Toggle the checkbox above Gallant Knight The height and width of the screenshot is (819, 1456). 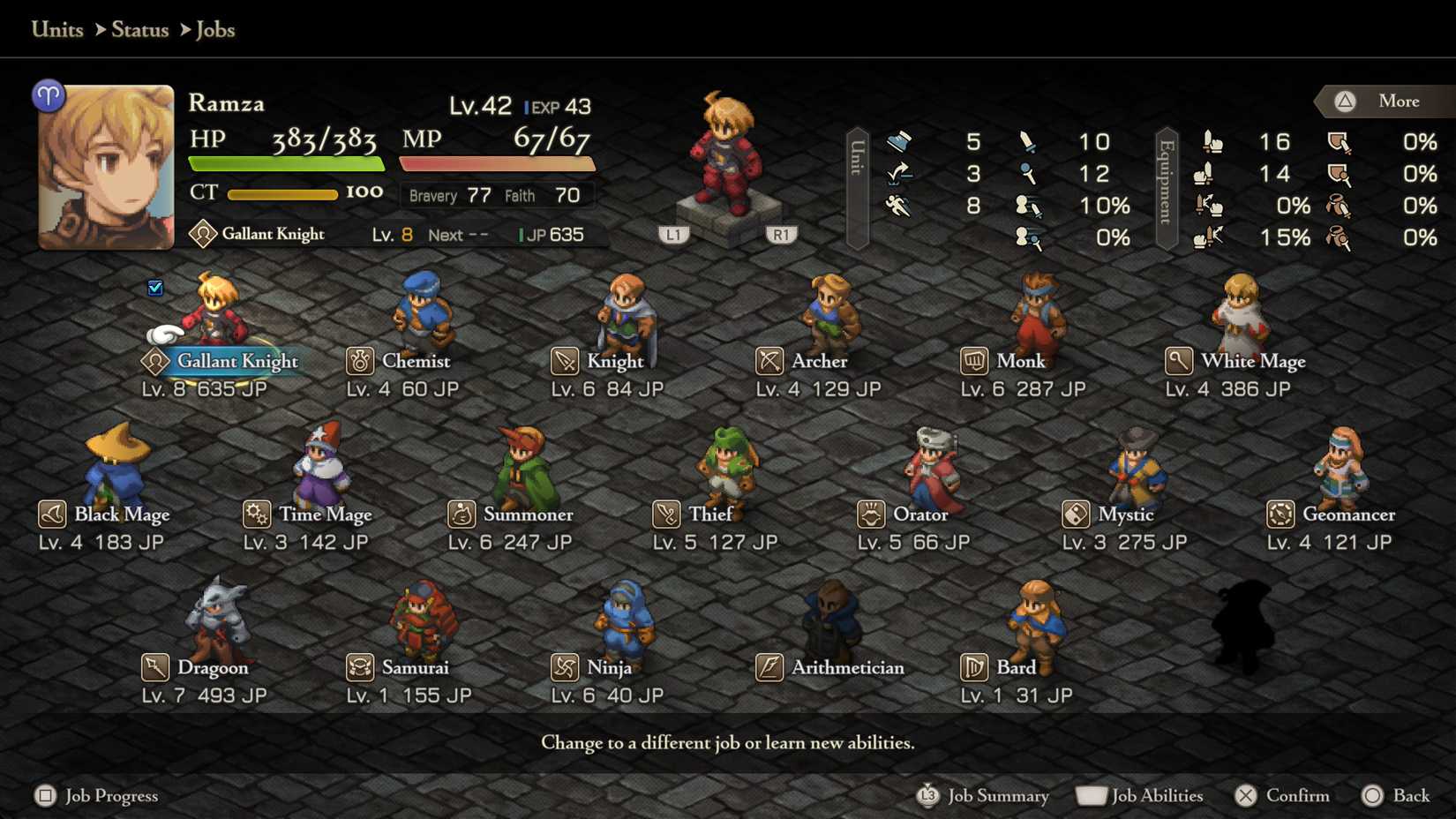click(155, 287)
